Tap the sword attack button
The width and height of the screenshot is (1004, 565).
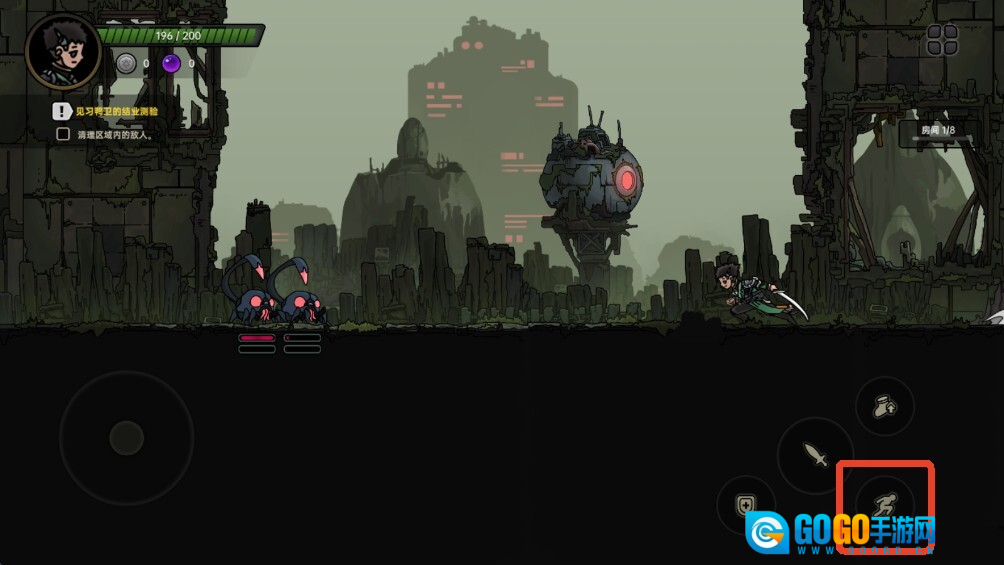click(x=815, y=455)
